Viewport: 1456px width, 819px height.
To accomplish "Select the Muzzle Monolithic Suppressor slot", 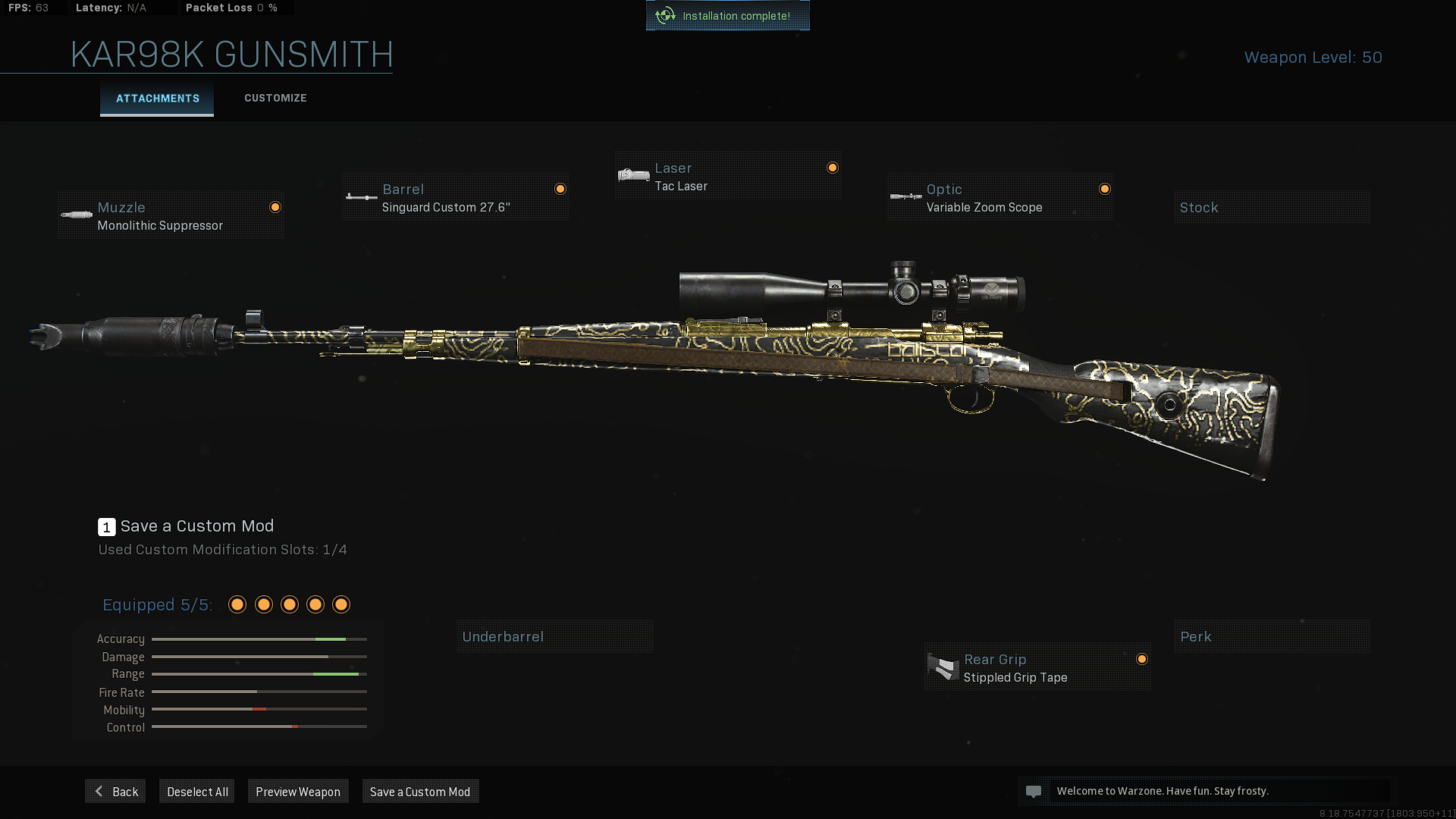I will [x=171, y=216].
